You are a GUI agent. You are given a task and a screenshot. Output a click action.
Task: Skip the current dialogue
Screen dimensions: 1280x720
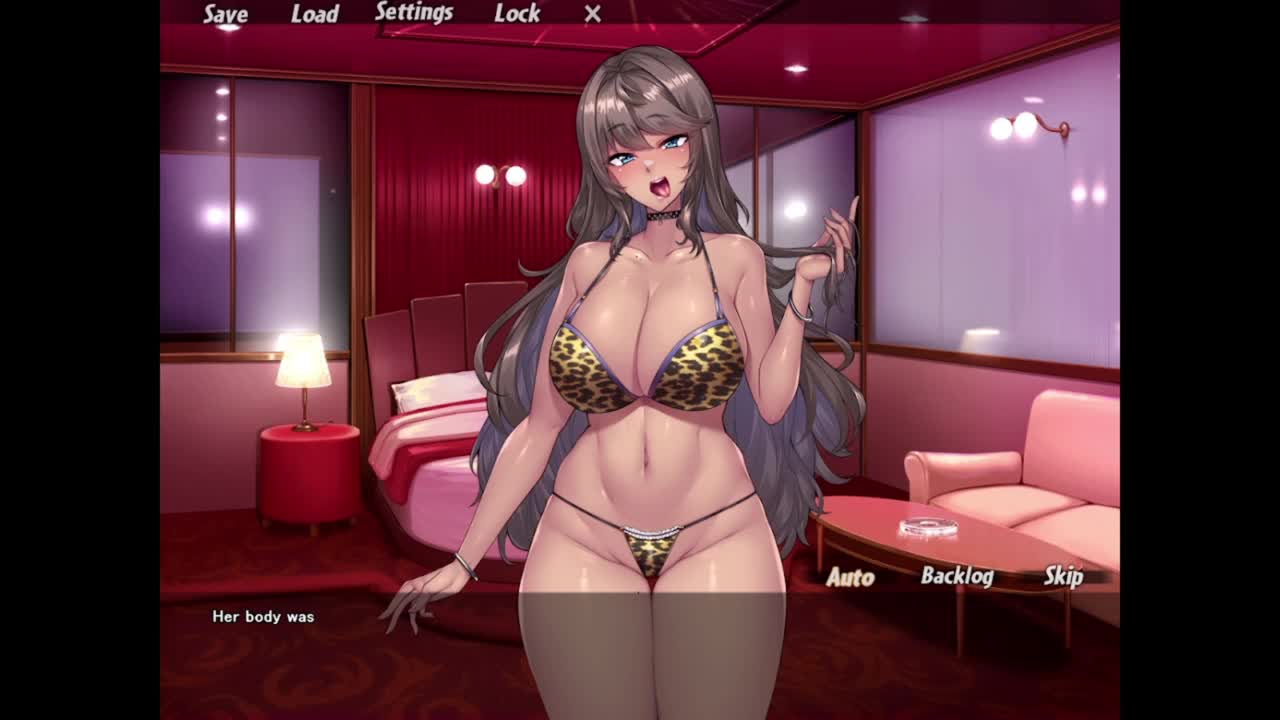[1063, 576]
